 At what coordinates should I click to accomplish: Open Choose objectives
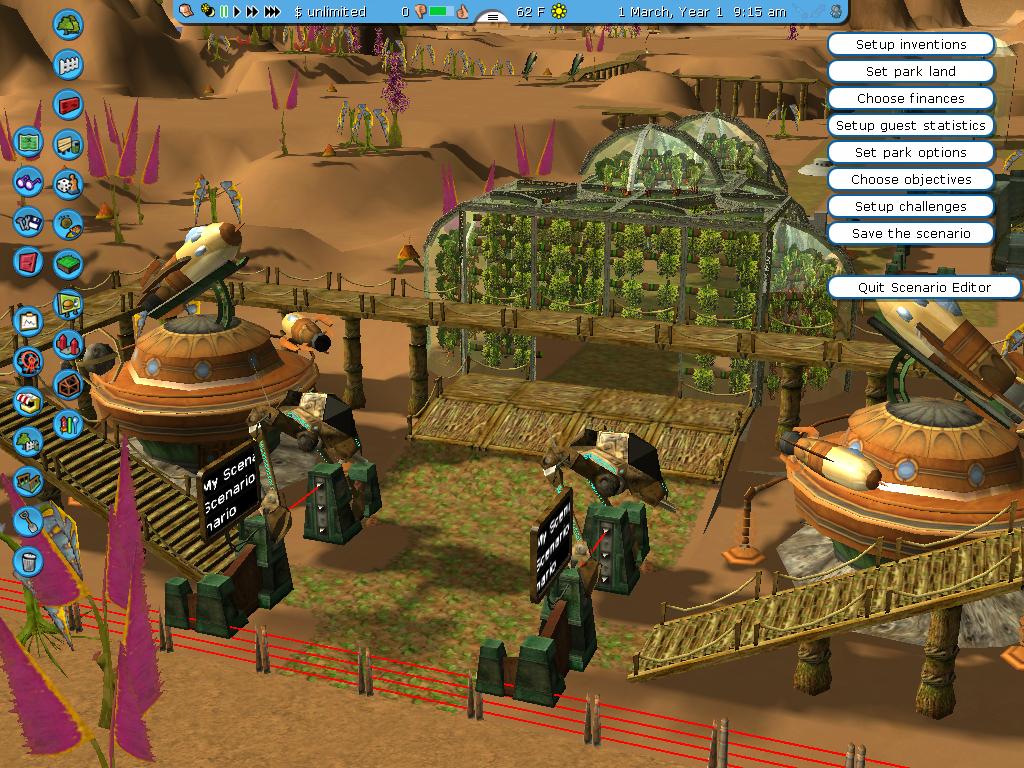pos(911,180)
